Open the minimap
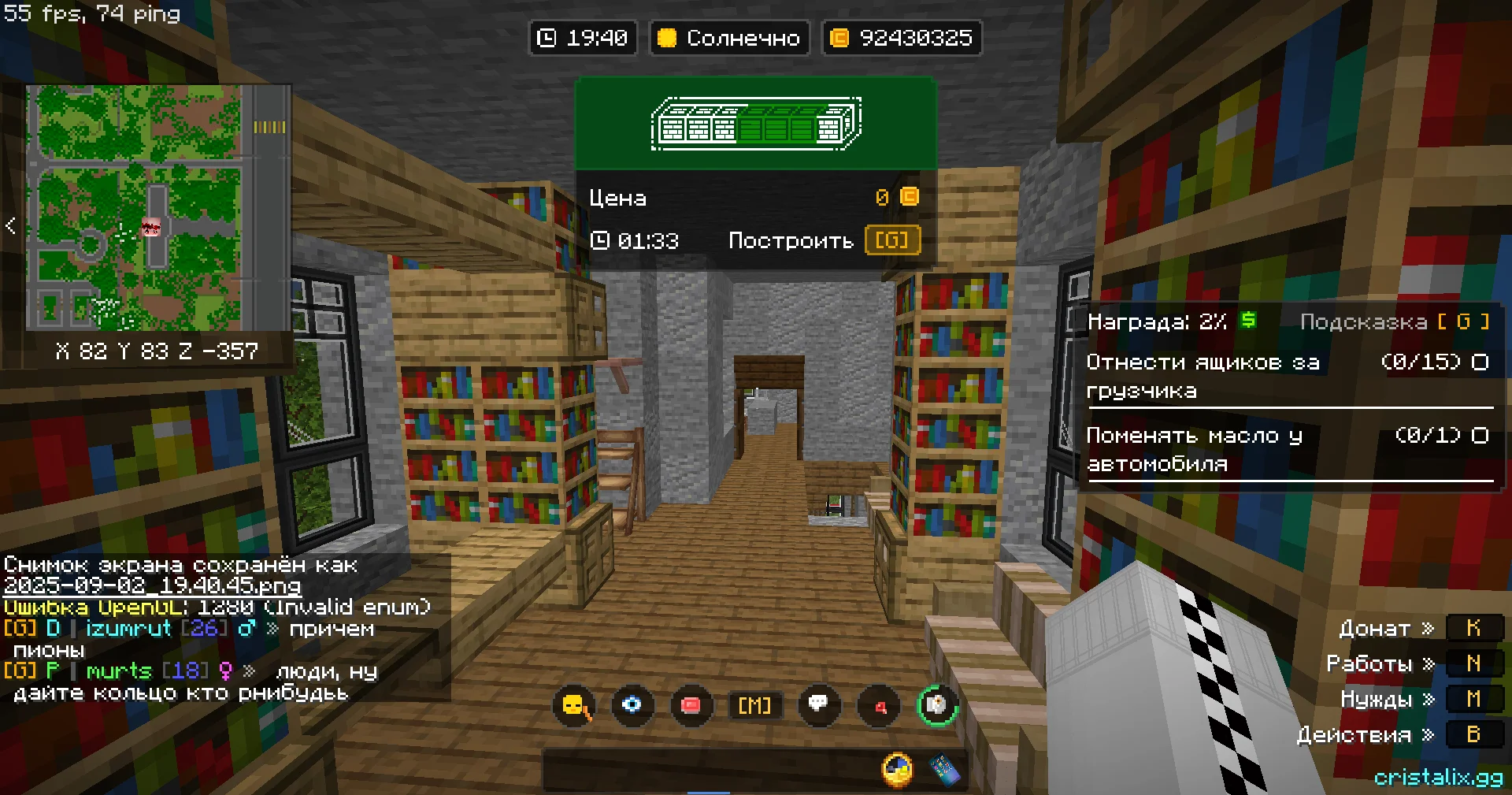 pos(157,208)
